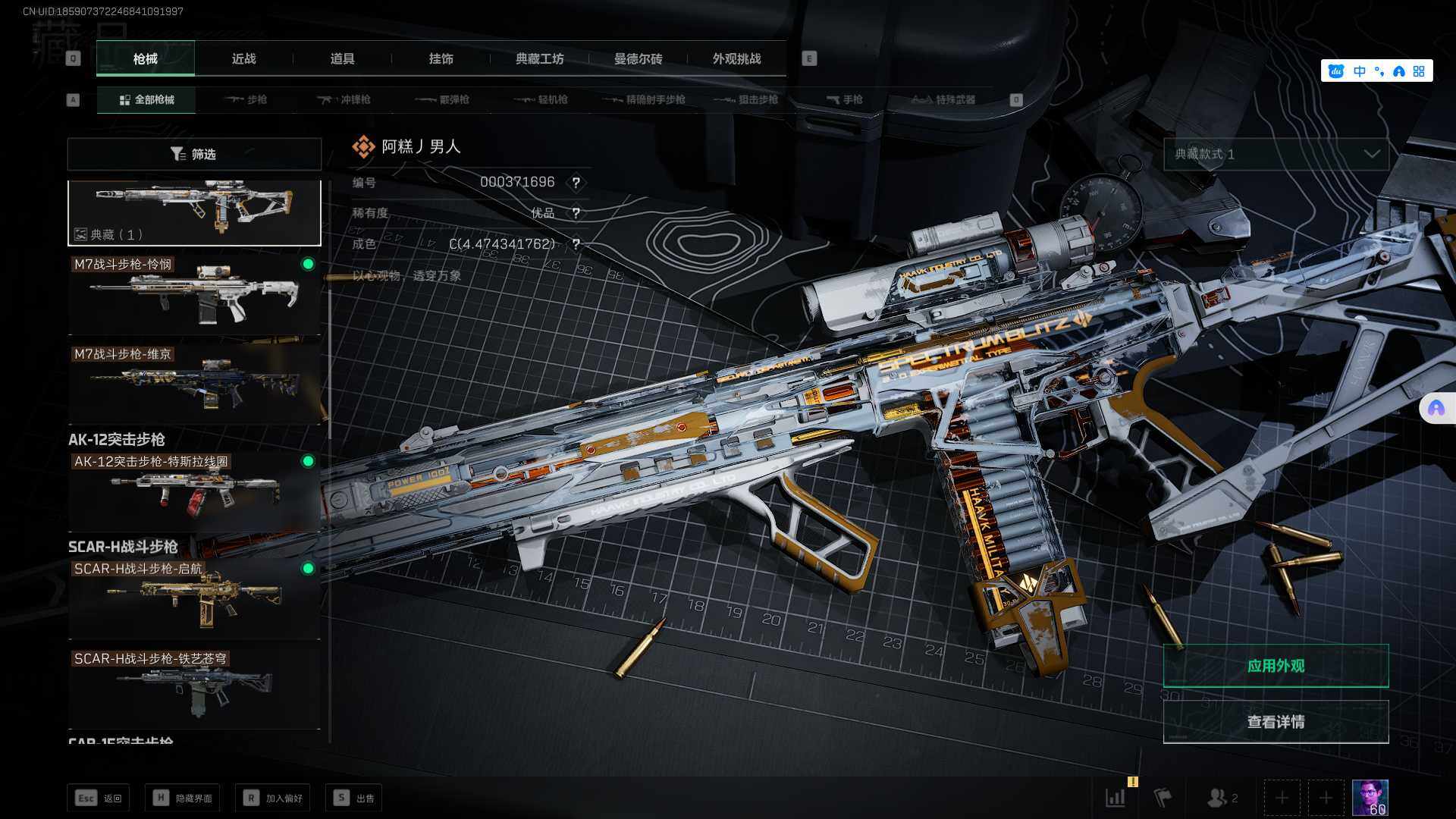Pick the SCAR-H战斗步枪-启航 skin

[x=194, y=598]
